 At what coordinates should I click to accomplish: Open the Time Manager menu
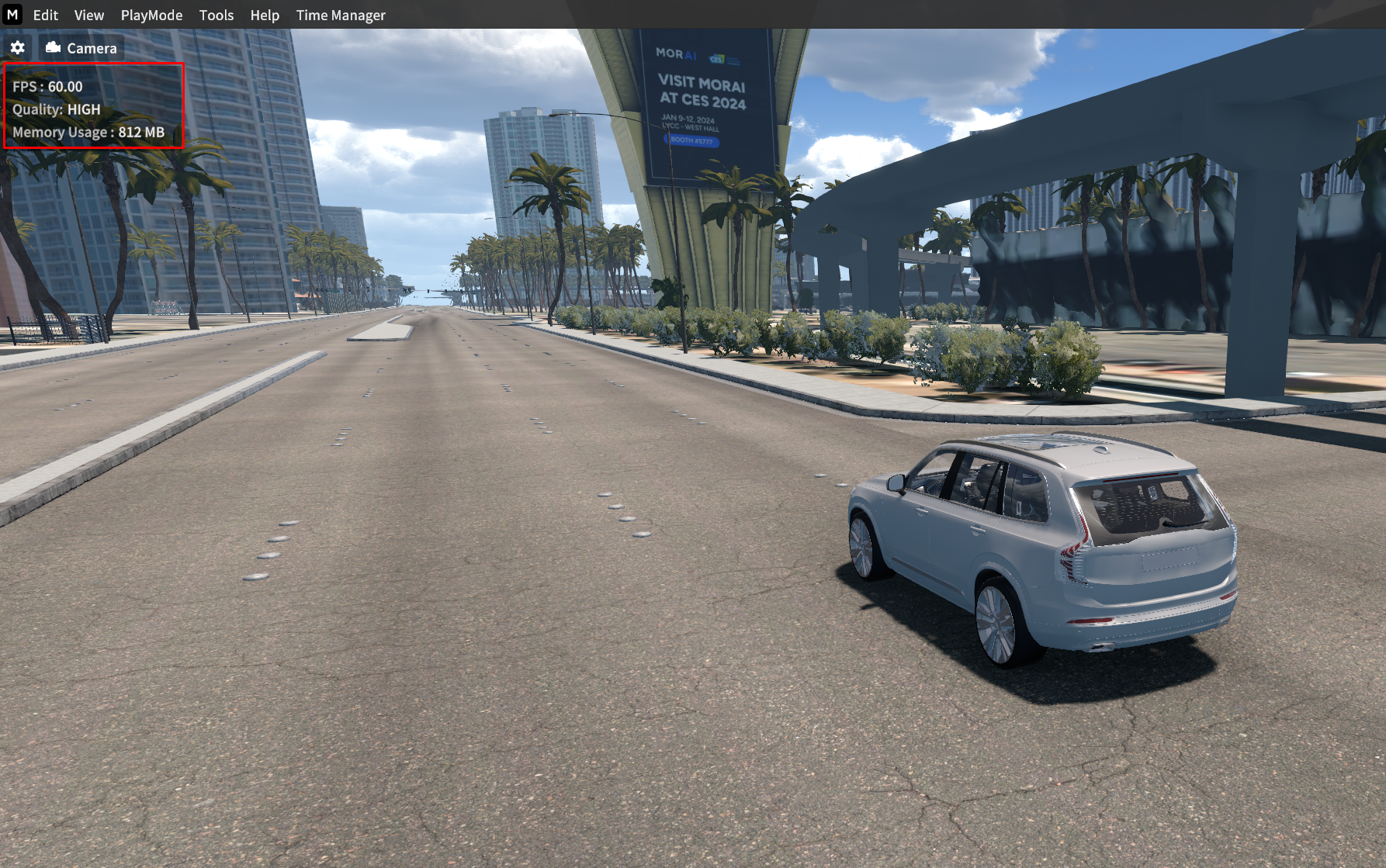point(340,15)
